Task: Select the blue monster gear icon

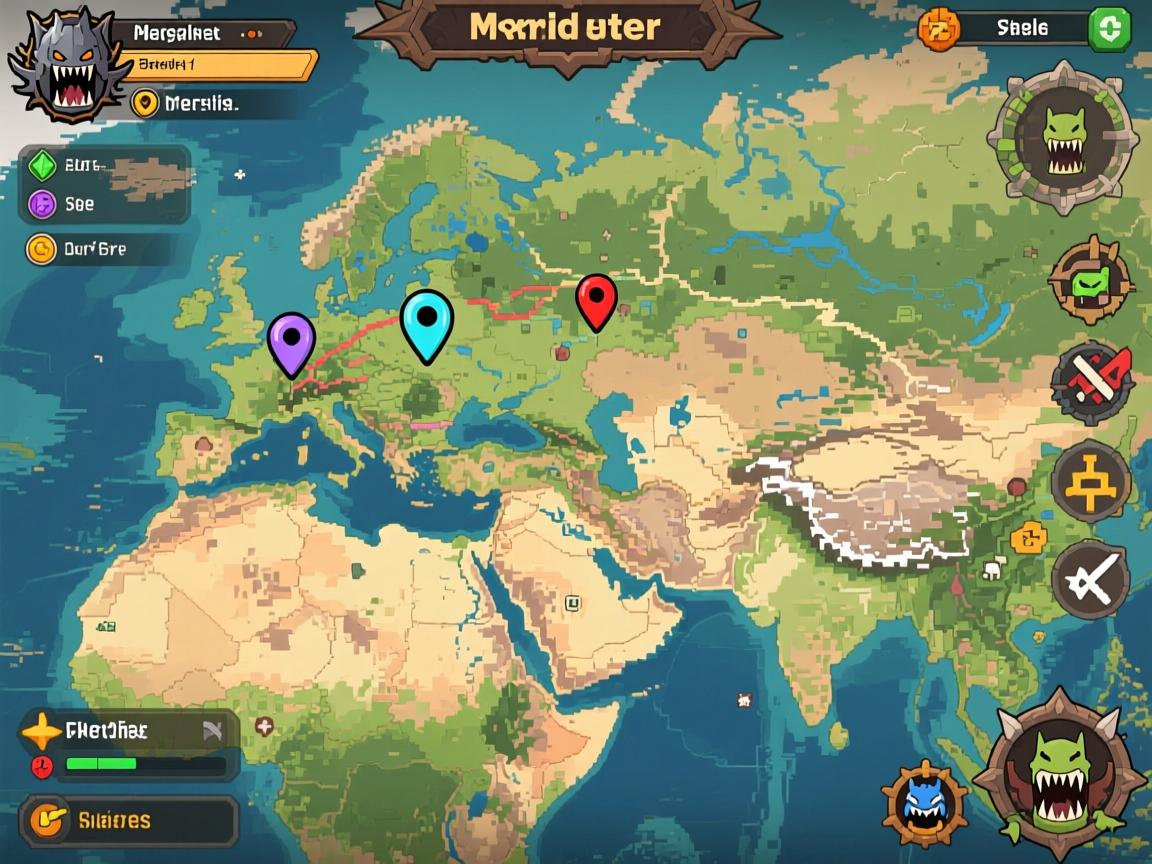Action: (x=924, y=803)
